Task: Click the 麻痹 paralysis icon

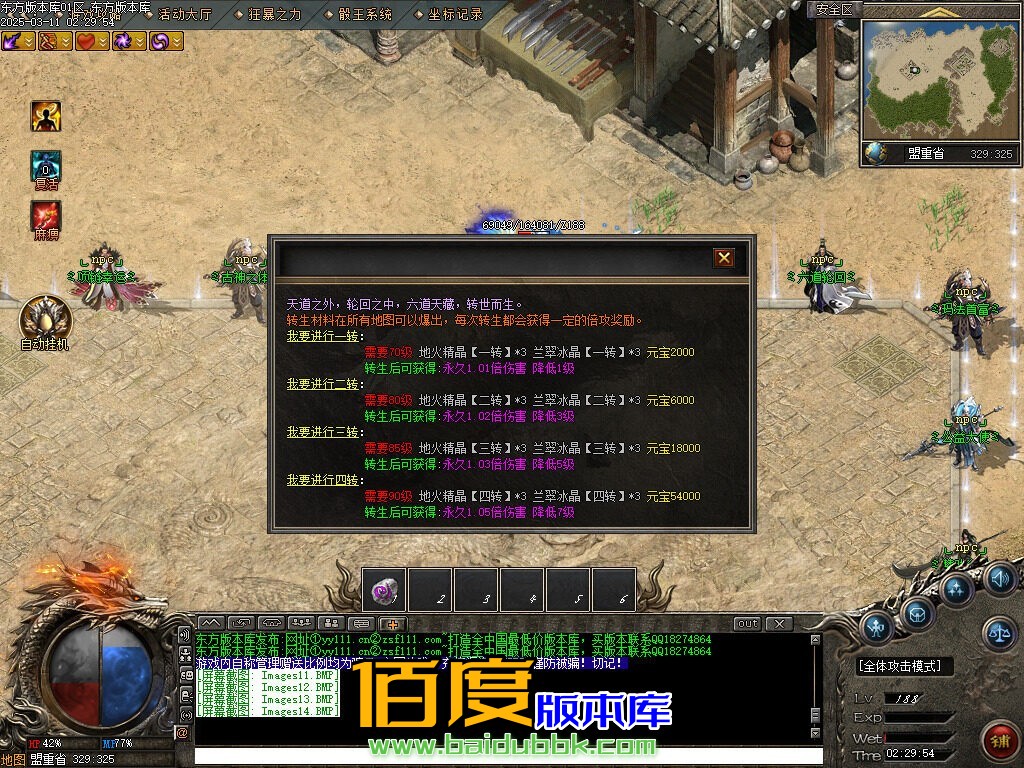Action: [x=46, y=215]
